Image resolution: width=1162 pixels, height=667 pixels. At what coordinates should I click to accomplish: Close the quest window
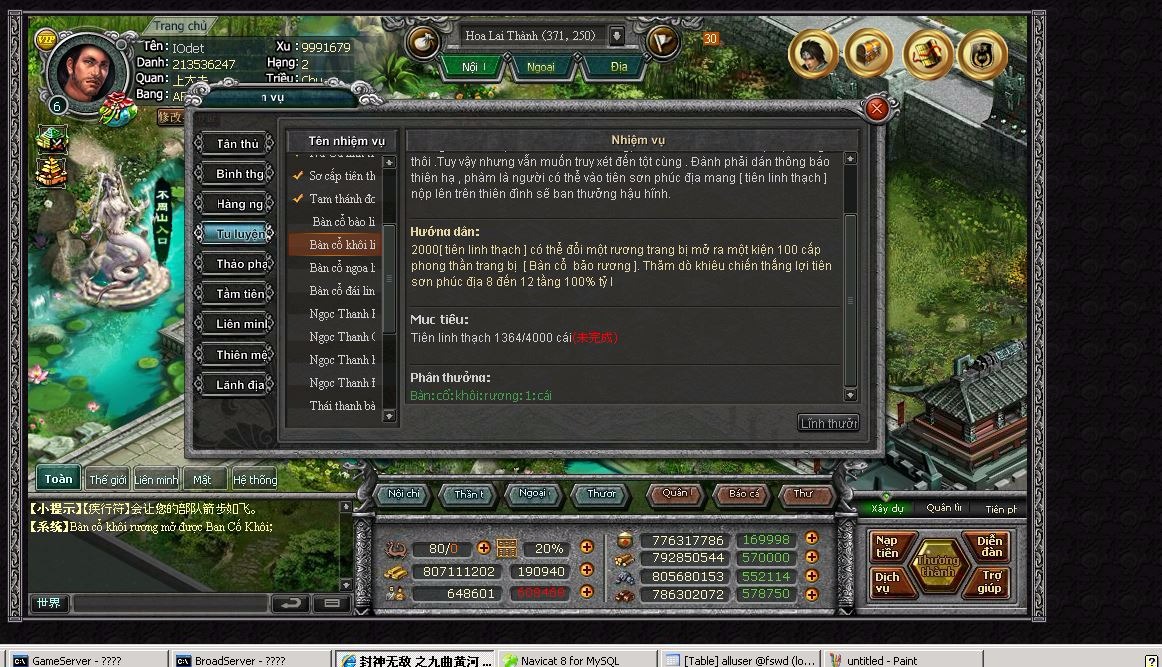(x=877, y=109)
